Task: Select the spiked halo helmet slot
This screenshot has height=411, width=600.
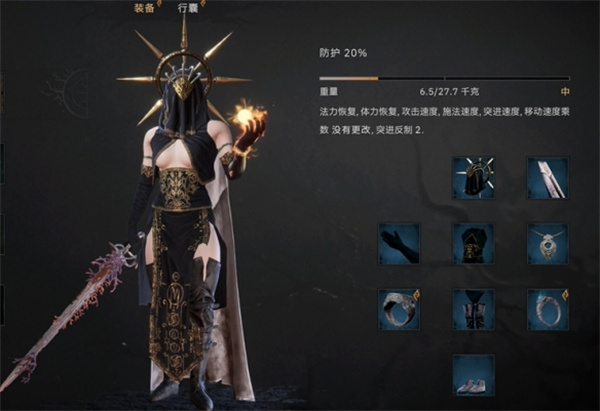Action: (x=473, y=178)
